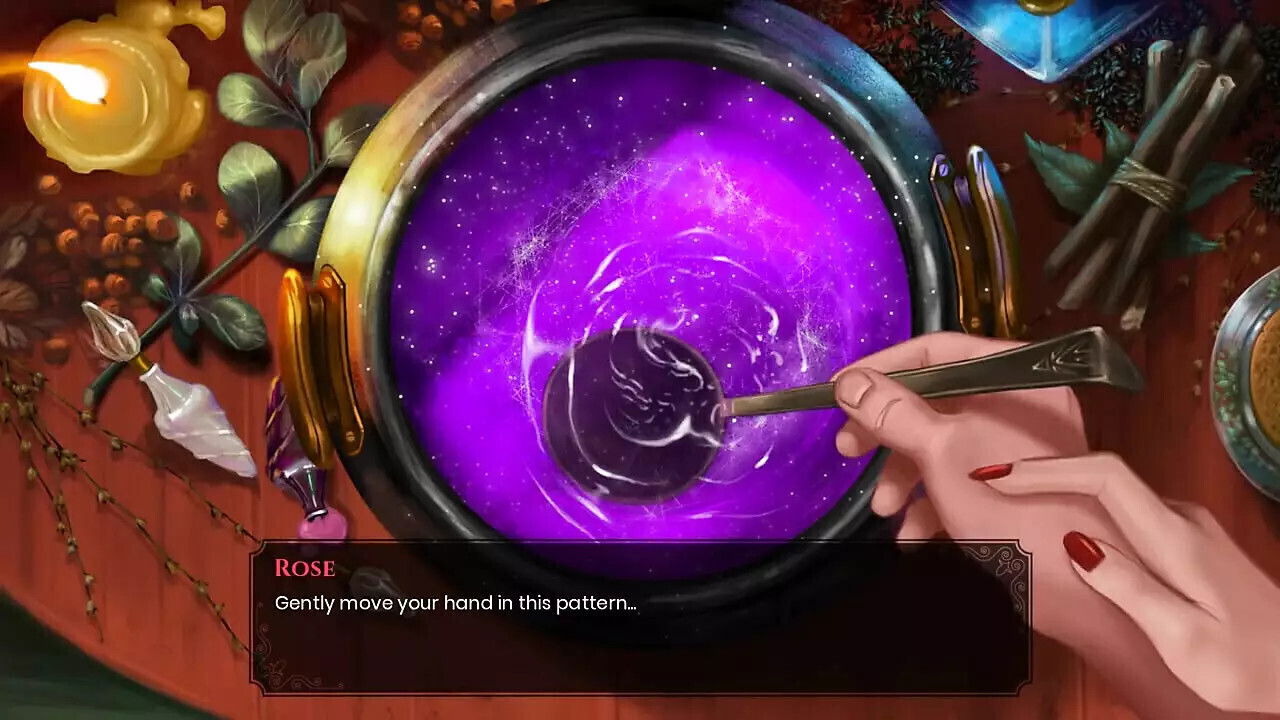Click the dialogue text line

pos(458,603)
